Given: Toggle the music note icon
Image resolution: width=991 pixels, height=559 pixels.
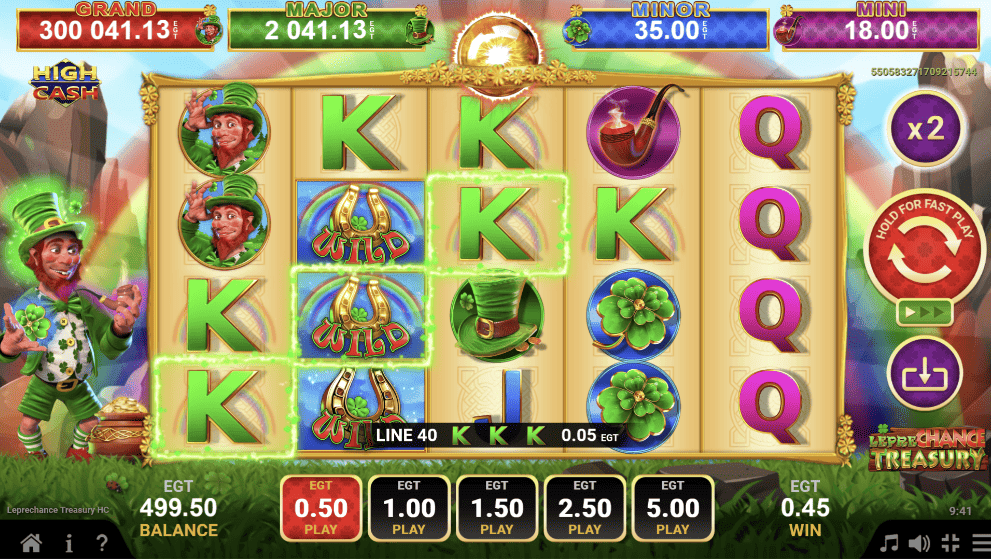Looking at the screenshot, I should tap(889, 544).
